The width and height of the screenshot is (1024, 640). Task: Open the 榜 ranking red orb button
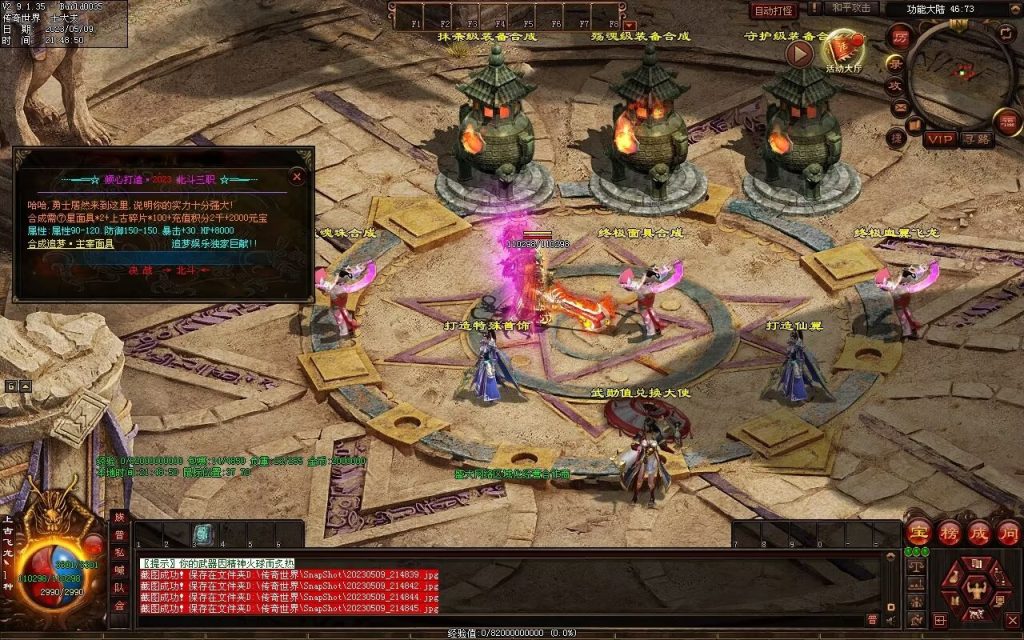click(x=949, y=532)
